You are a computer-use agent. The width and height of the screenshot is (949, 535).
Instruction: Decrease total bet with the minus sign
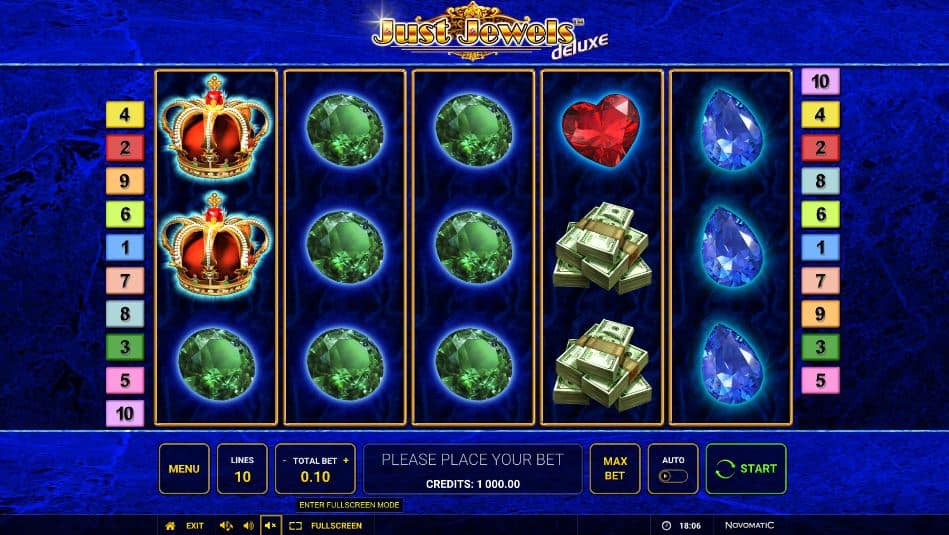click(285, 461)
